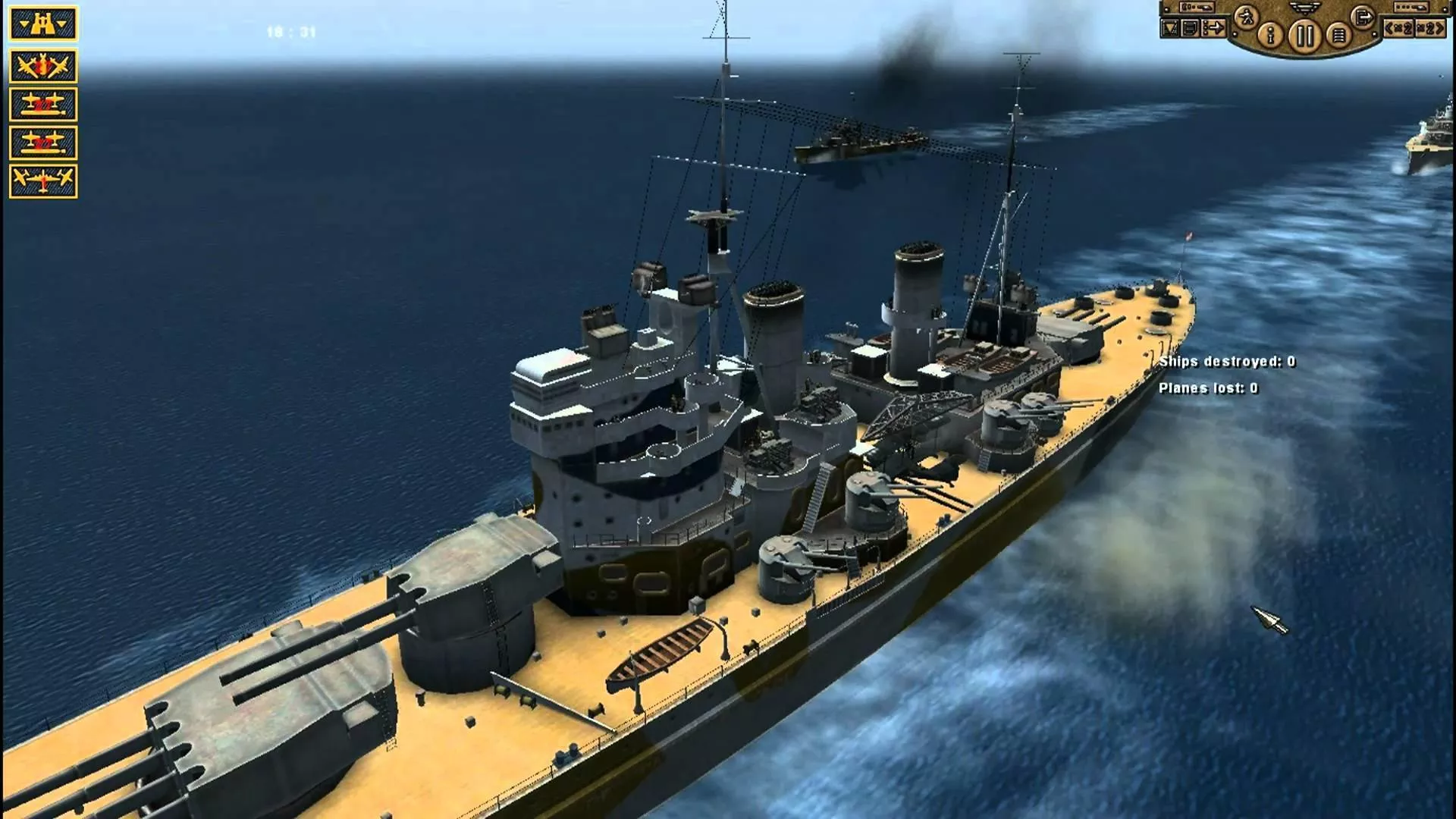
Task: Click the dotted arrow square button
Action: (1213, 29)
